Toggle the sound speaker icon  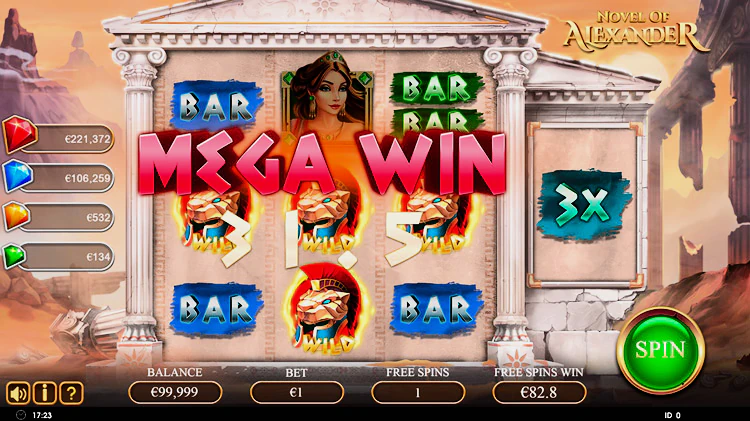click(x=18, y=393)
